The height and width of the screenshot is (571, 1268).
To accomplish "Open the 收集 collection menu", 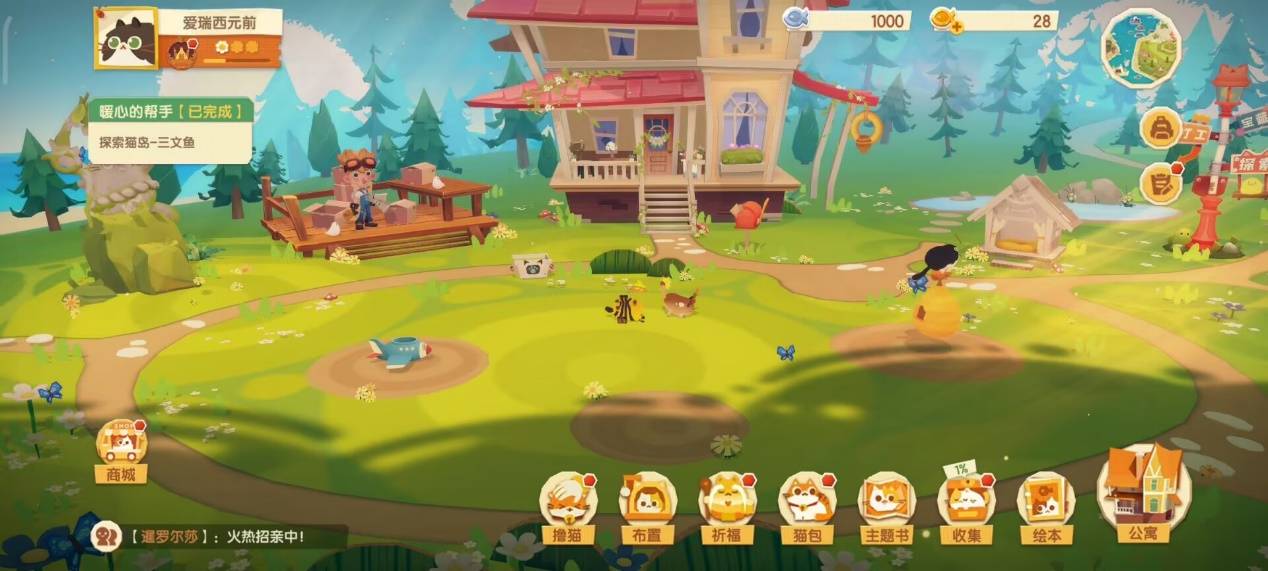I will pos(966,503).
